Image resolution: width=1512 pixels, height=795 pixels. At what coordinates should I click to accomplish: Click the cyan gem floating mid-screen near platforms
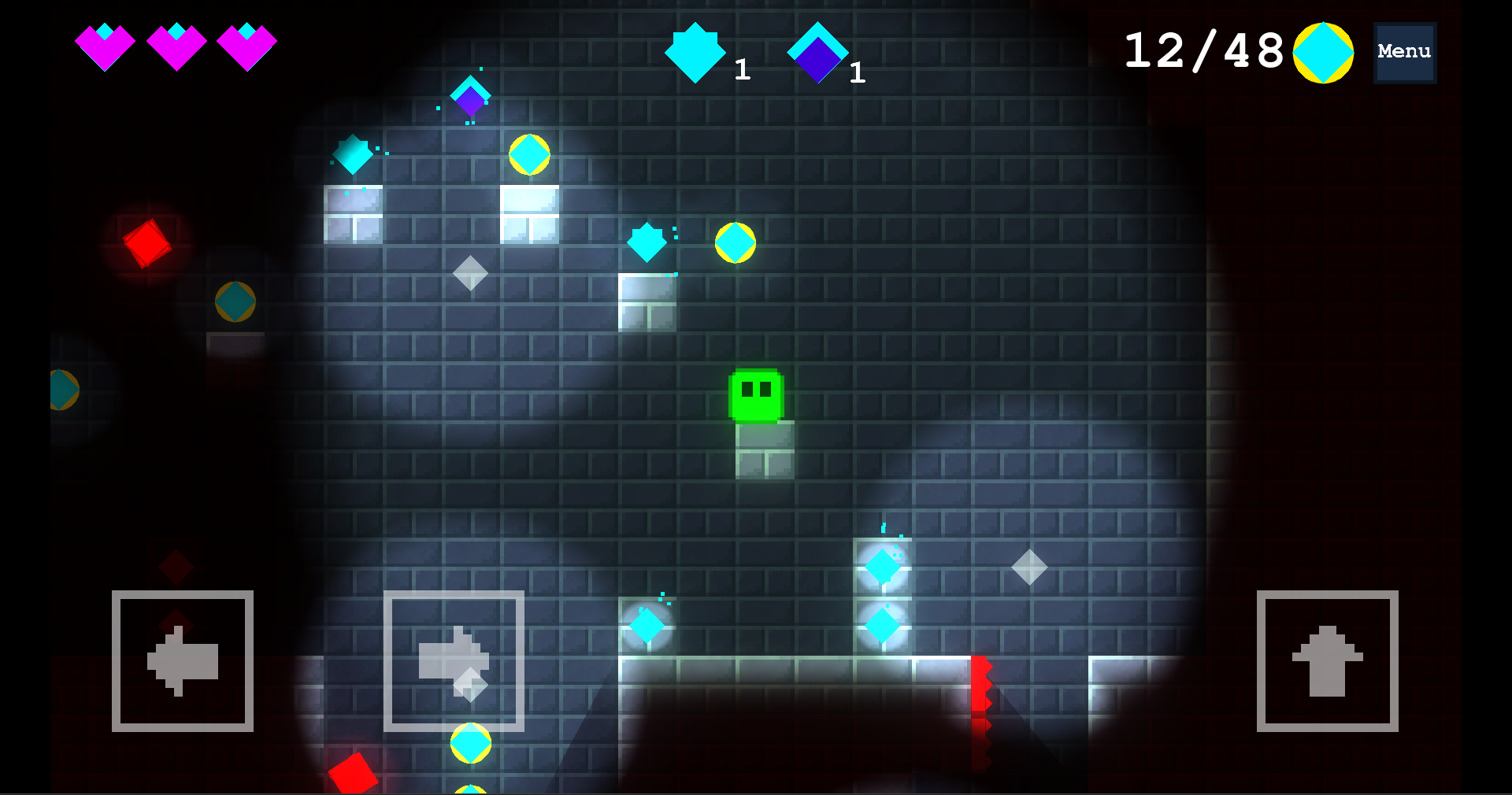click(647, 242)
